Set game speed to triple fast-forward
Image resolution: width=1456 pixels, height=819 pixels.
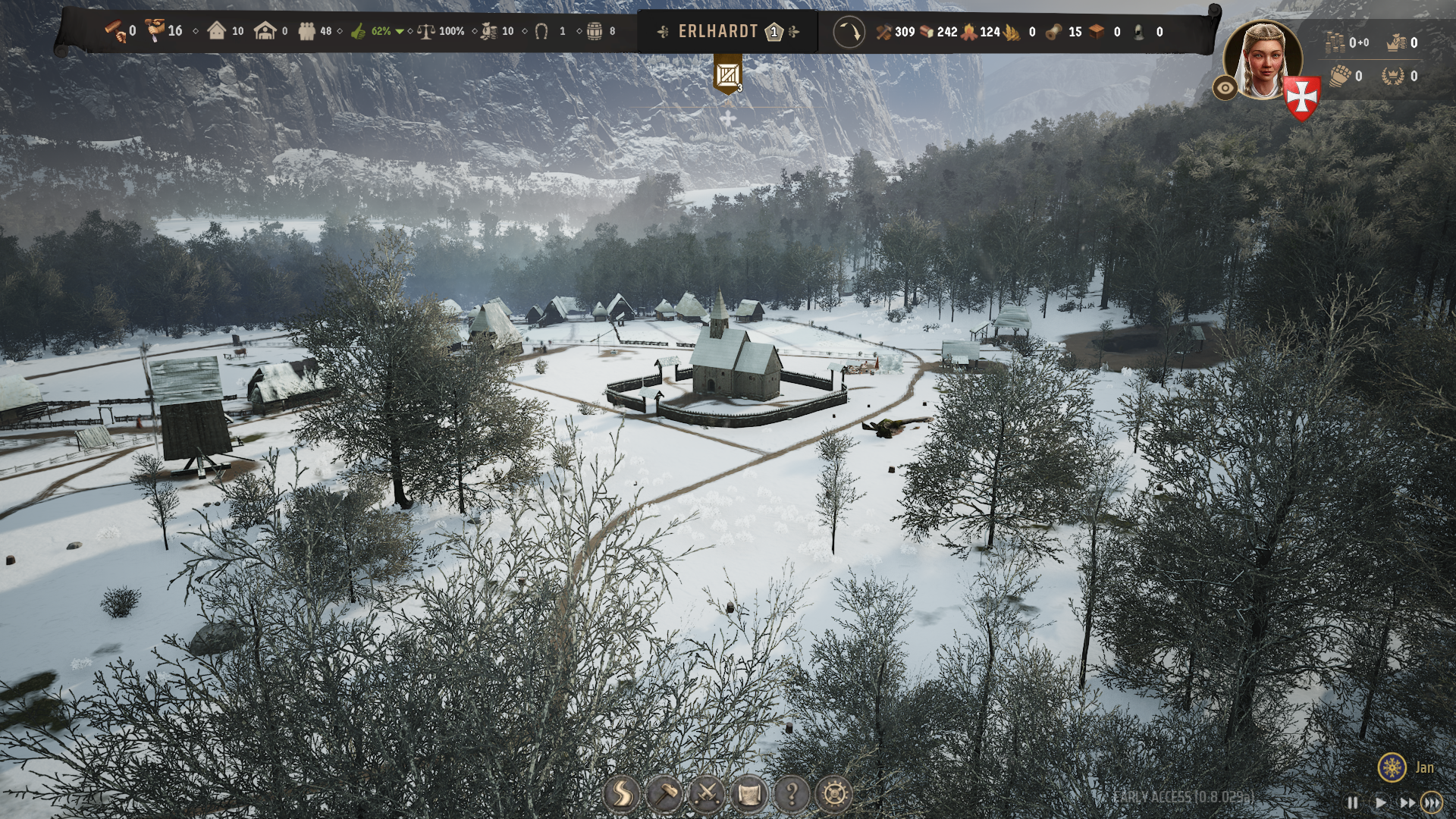(x=1432, y=802)
